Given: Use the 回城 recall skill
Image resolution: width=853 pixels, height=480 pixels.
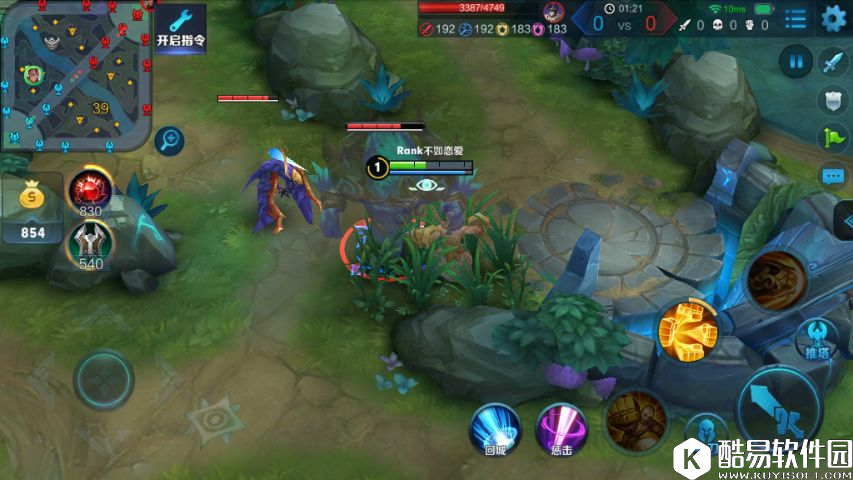Looking at the screenshot, I should (495, 430).
